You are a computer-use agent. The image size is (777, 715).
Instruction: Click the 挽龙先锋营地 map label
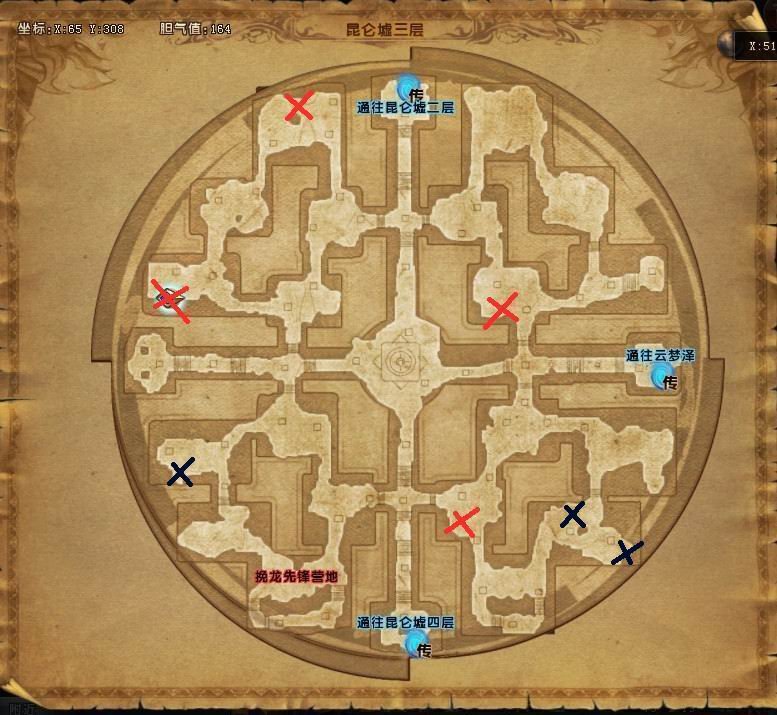[295, 577]
